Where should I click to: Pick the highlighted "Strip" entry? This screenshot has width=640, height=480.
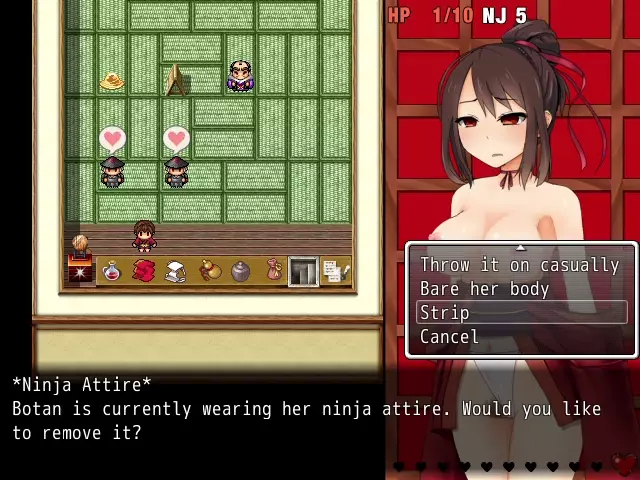[x=445, y=313]
